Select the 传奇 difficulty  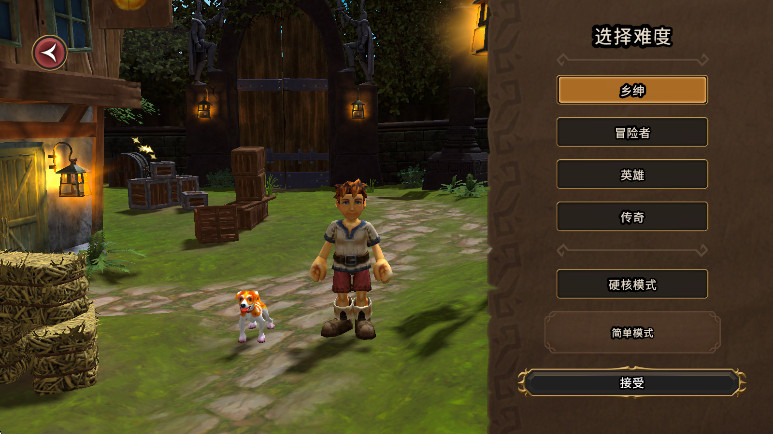tap(632, 216)
